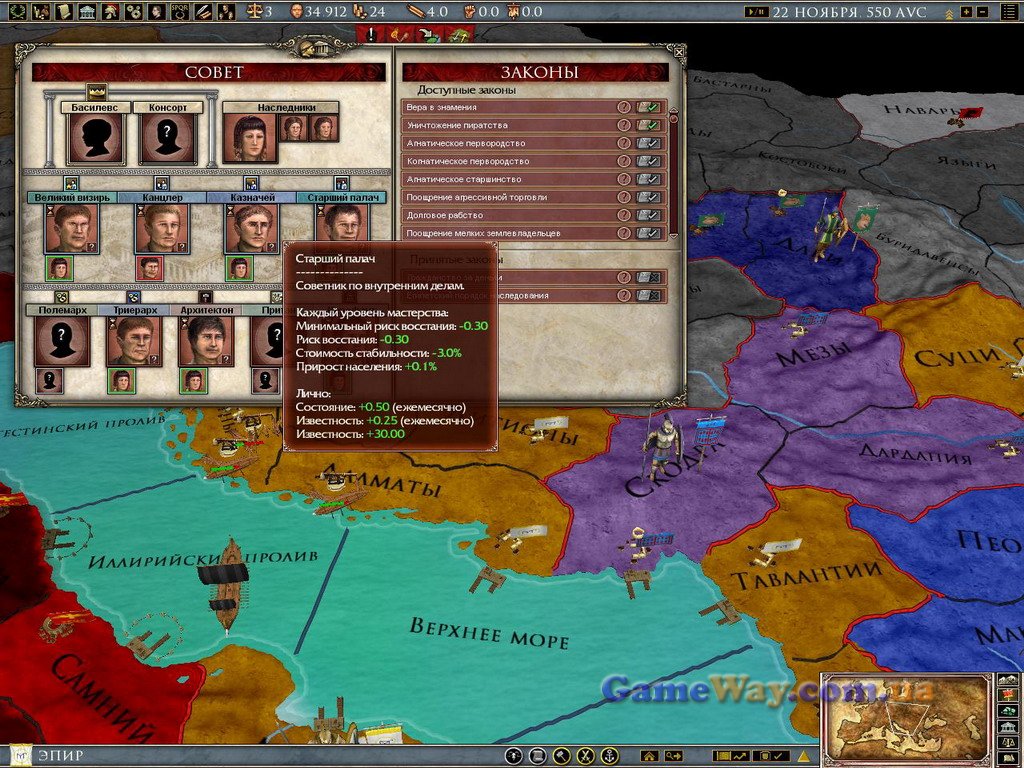Click the house icon in bottom bar

click(x=650, y=756)
